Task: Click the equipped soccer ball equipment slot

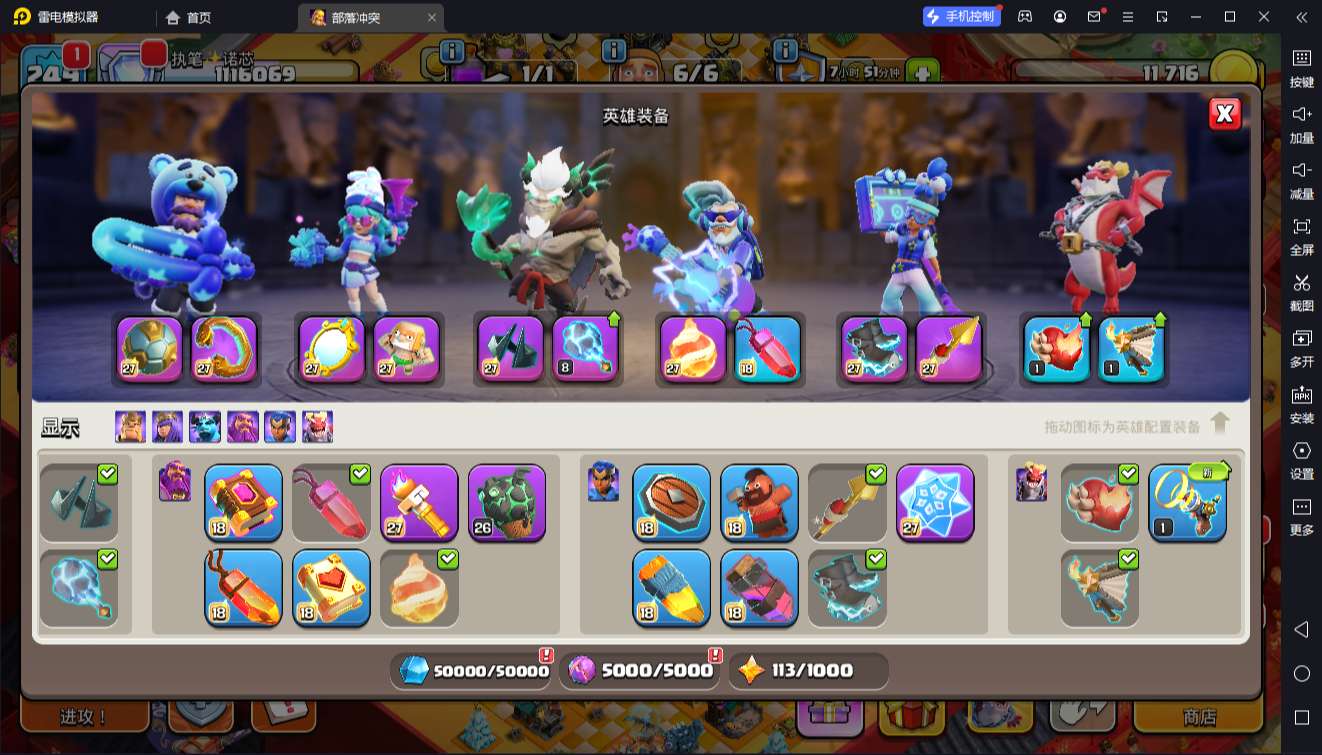Action: (149, 349)
